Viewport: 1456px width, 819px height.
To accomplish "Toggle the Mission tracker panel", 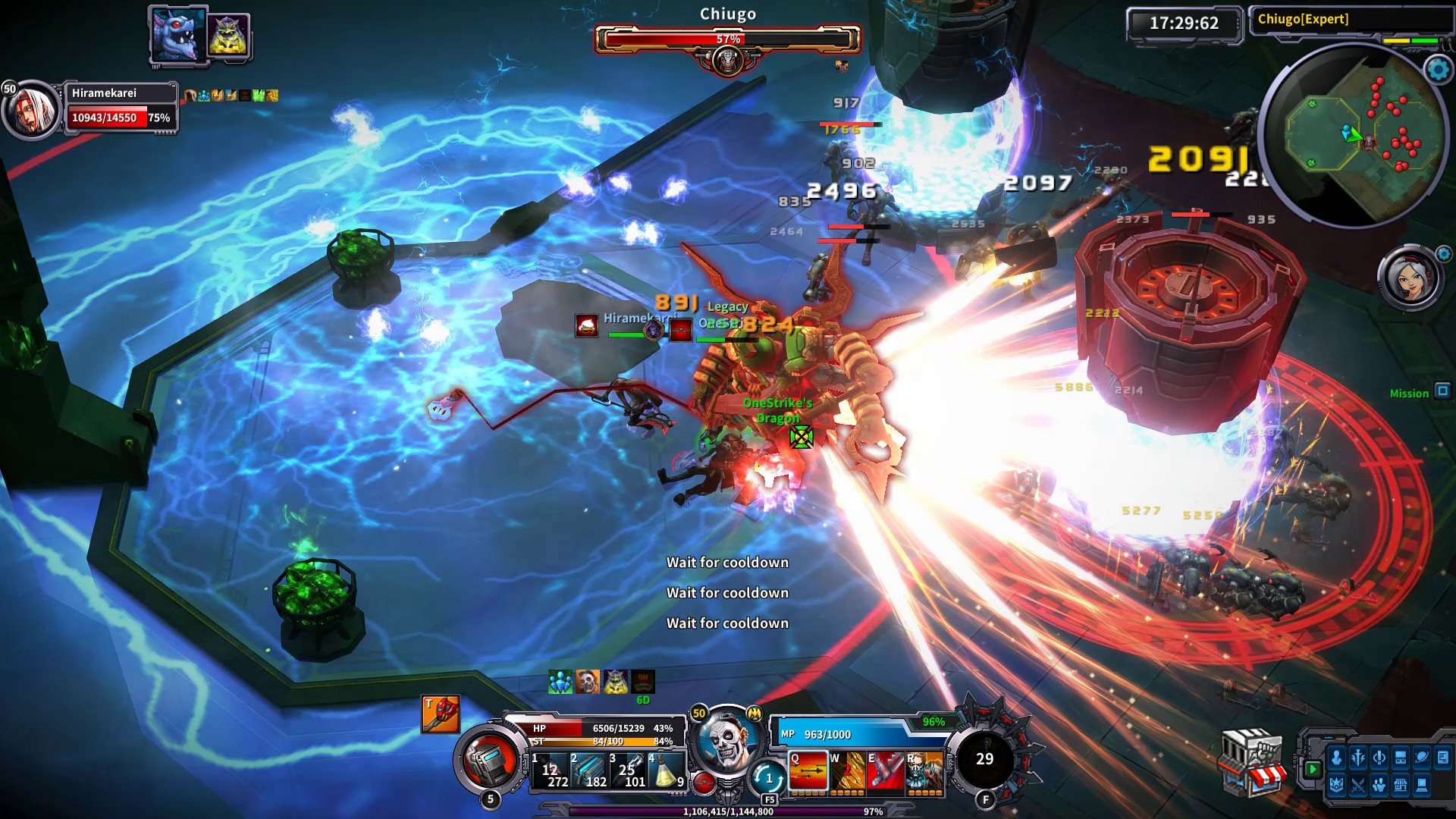I will coord(1442,391).
